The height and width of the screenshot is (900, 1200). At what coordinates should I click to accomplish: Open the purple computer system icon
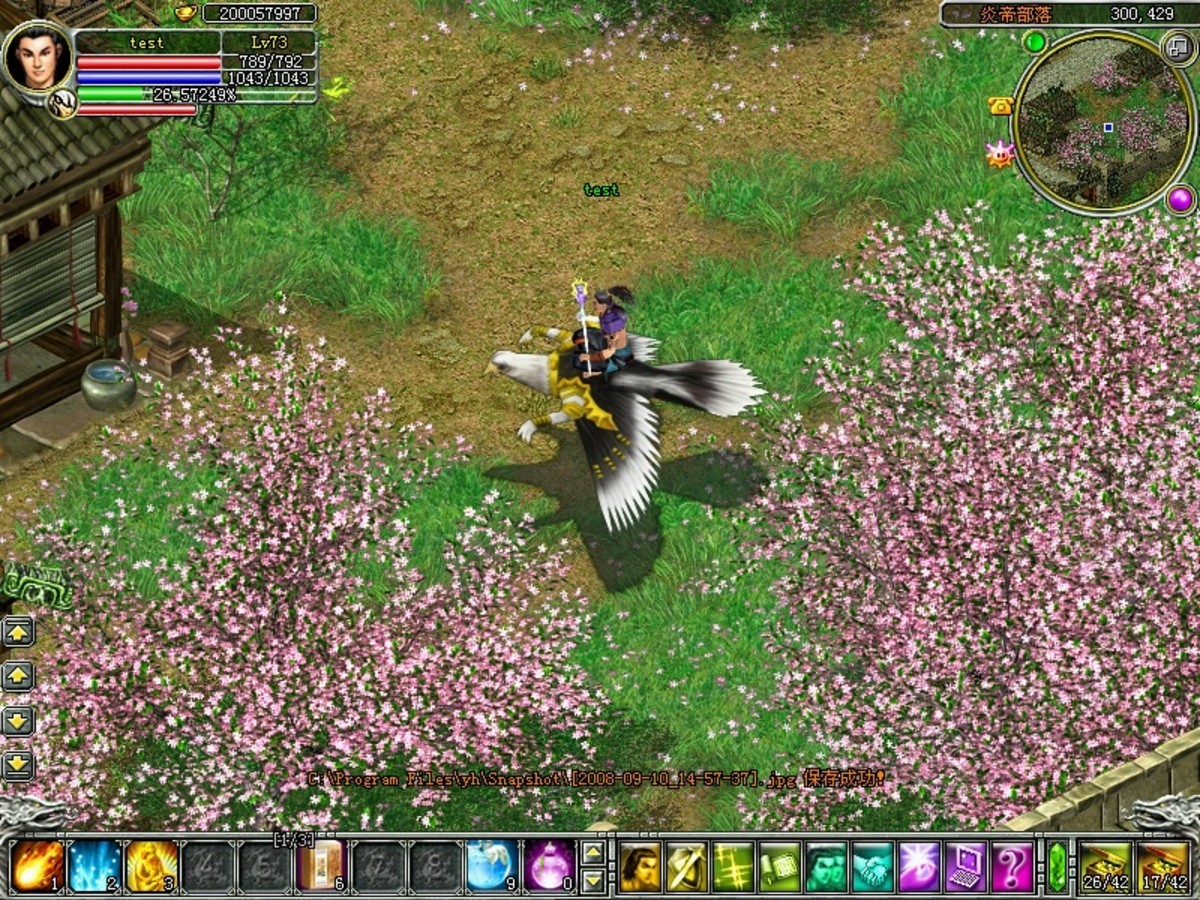(x=966, y=867)
